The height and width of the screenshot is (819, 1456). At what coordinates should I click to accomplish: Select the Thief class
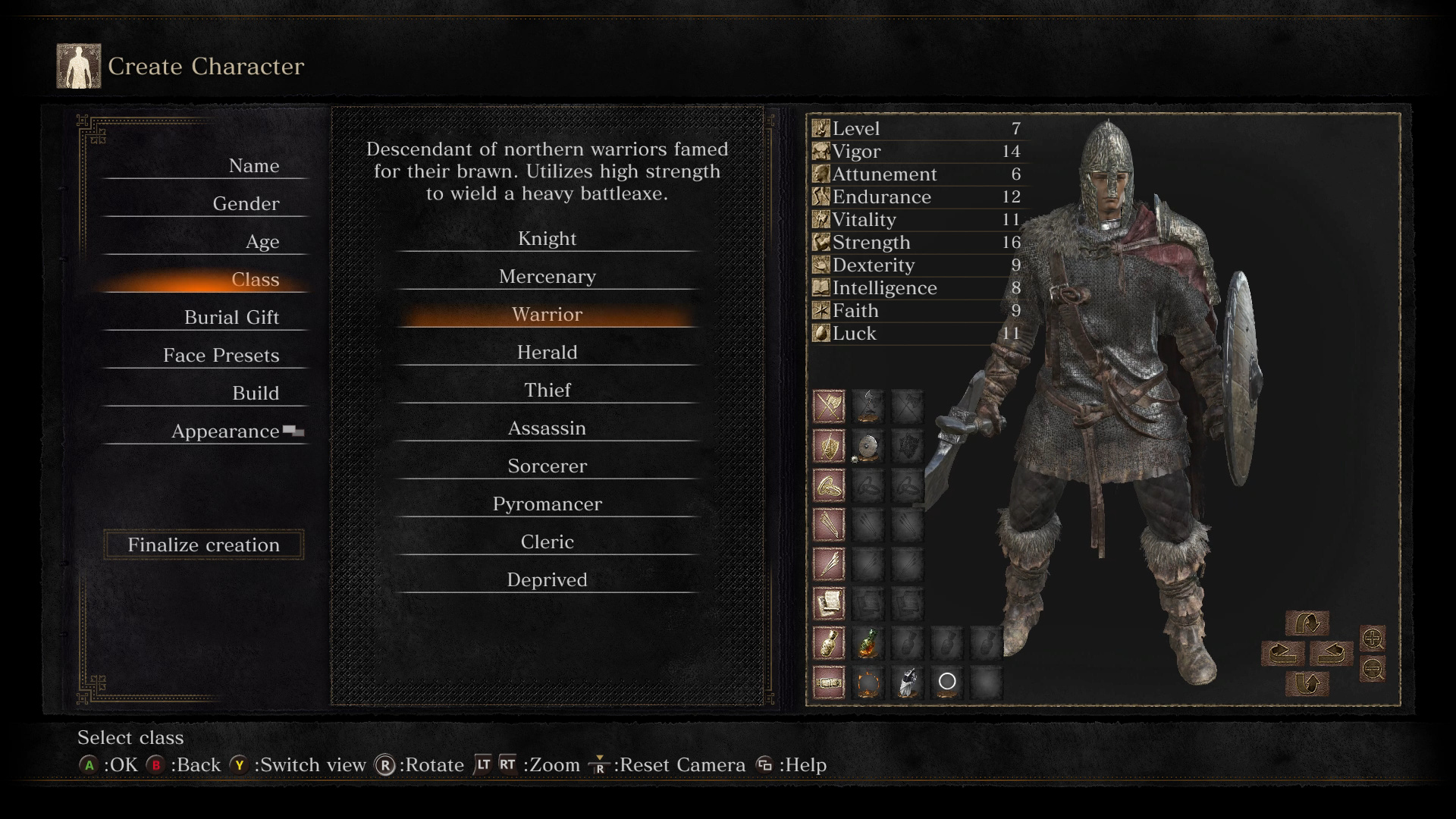pos(547,391)
